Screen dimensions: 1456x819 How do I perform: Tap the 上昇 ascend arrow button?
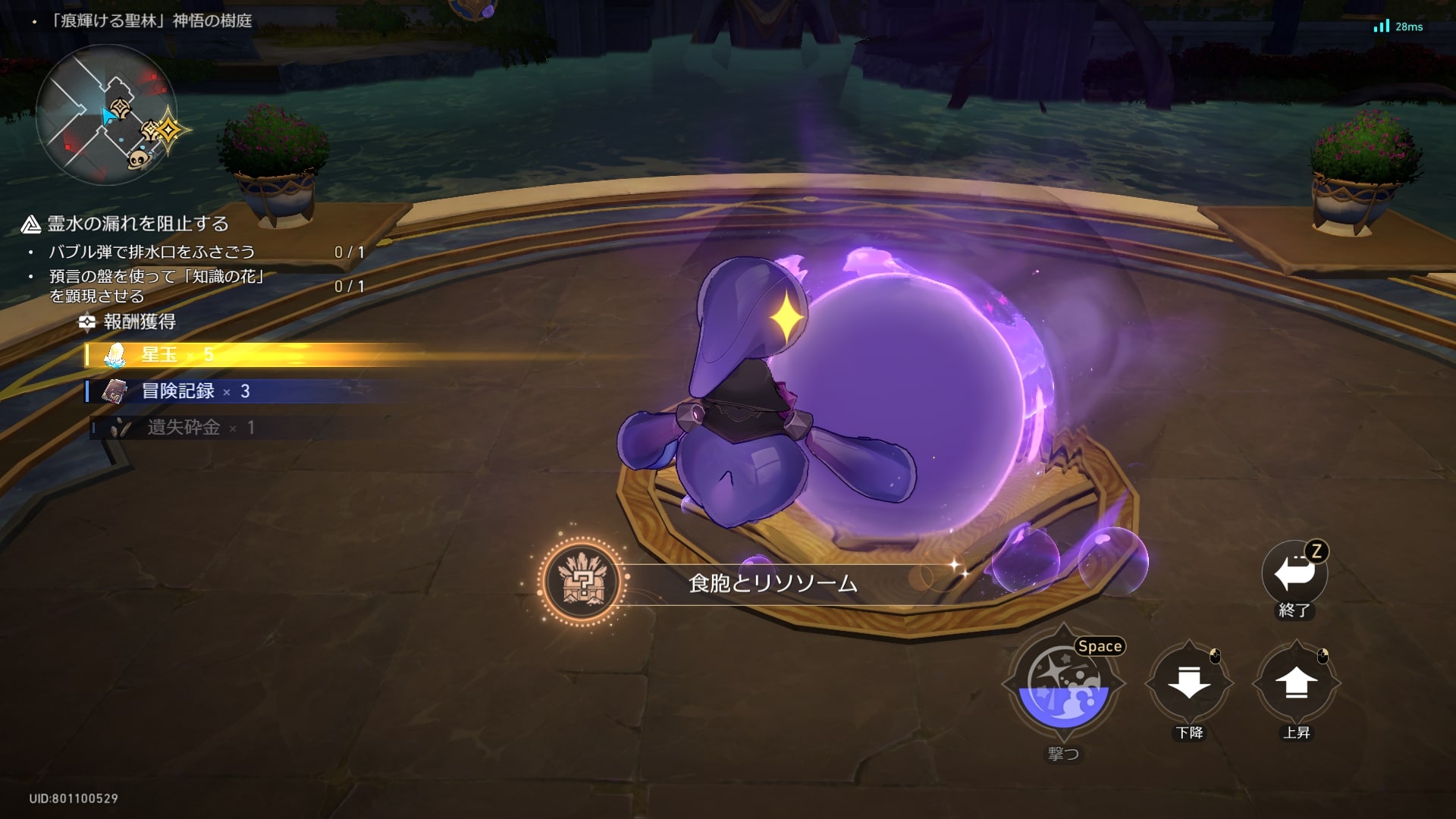pos(1296,682)
